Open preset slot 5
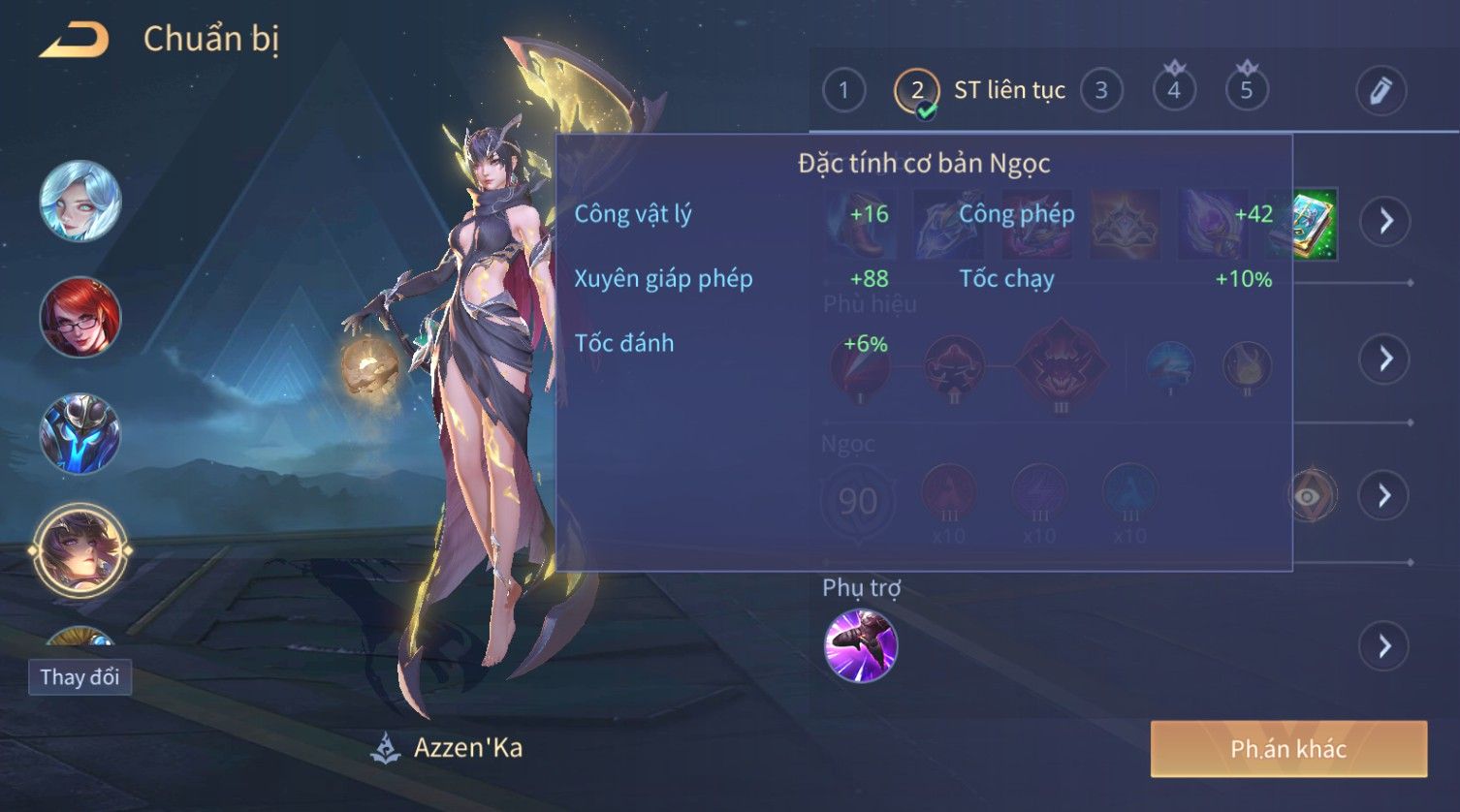 click(1247, 90)
